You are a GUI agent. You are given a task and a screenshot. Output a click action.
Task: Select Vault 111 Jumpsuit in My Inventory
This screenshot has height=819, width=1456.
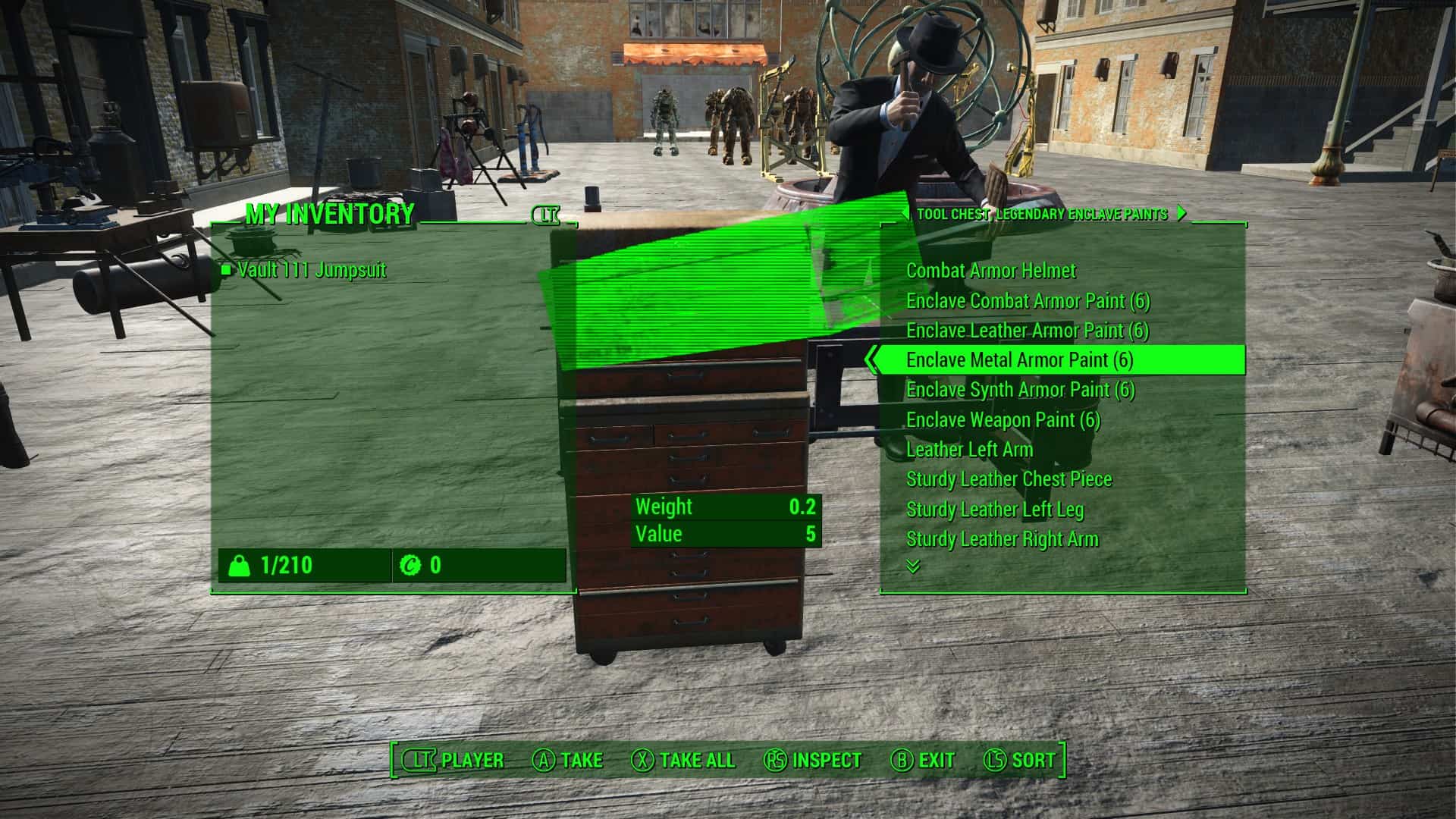click(x=311, y=270)
